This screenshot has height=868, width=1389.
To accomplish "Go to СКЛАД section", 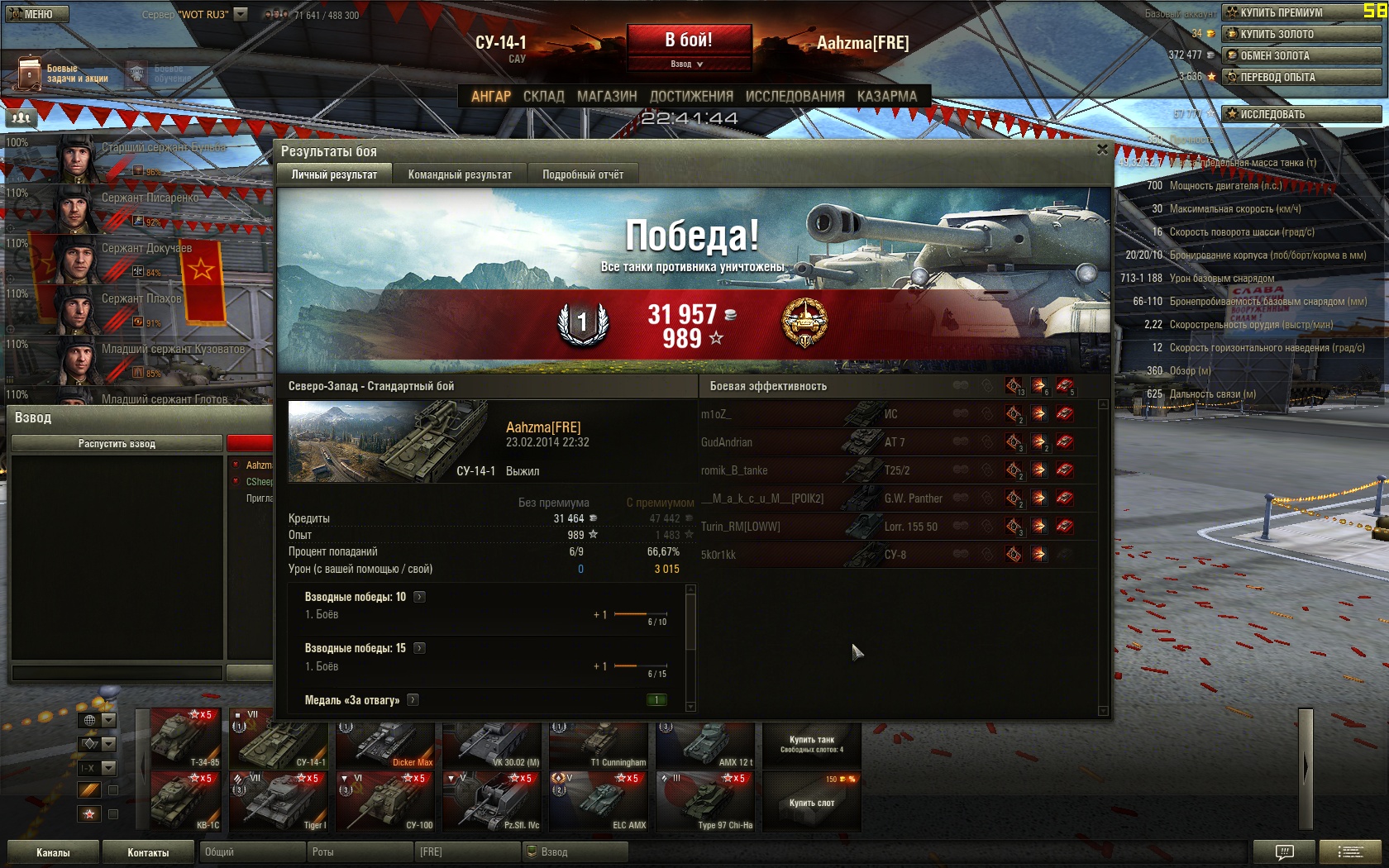I will click(543, 96).
